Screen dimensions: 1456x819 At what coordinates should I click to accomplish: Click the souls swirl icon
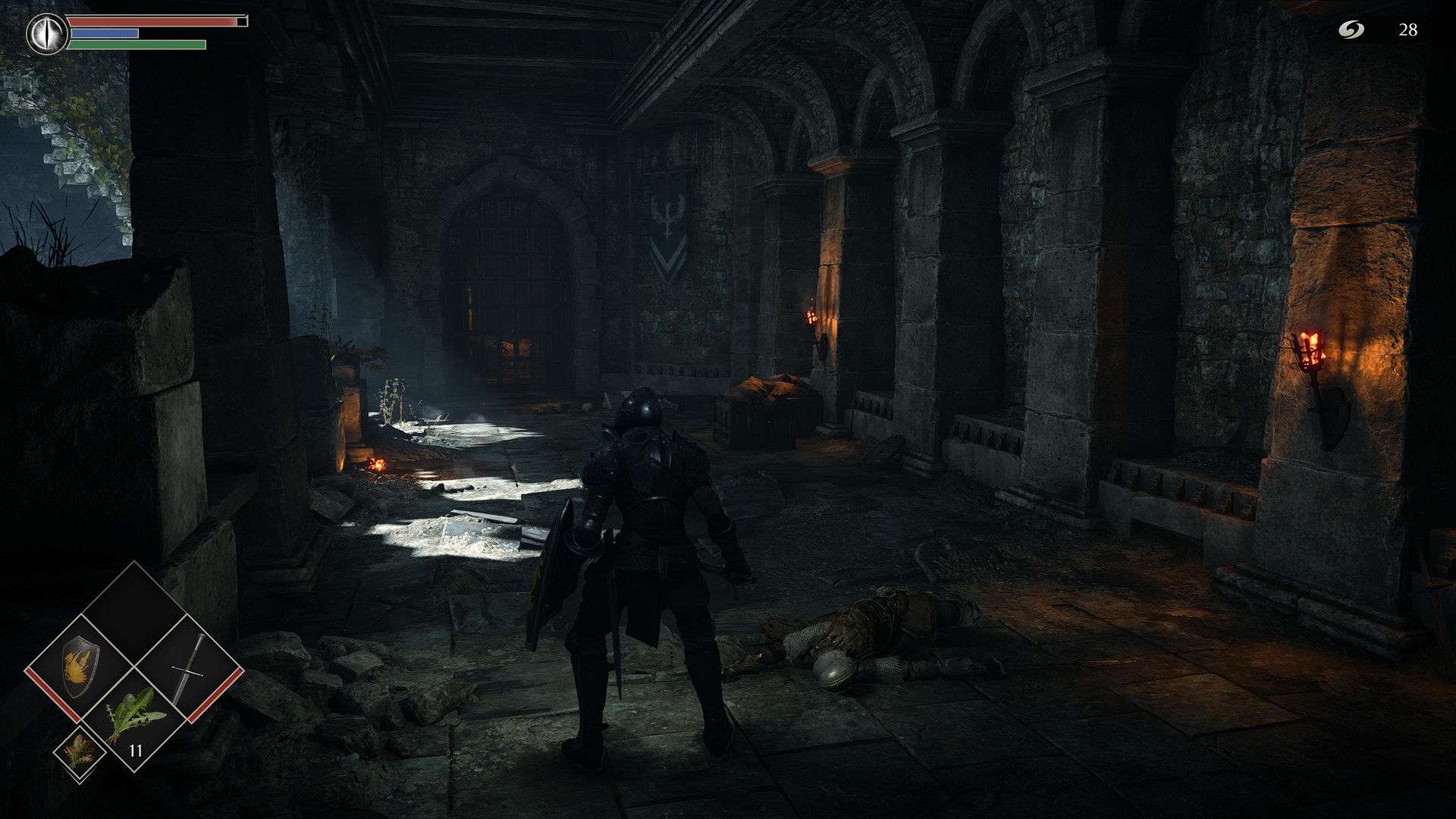click(1351, 30)
